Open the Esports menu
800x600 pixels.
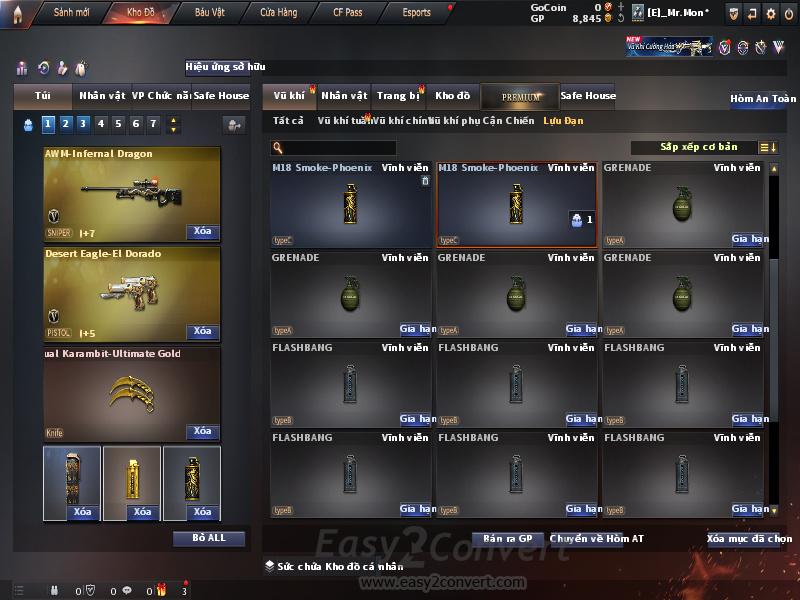click(x=416, y=13)
